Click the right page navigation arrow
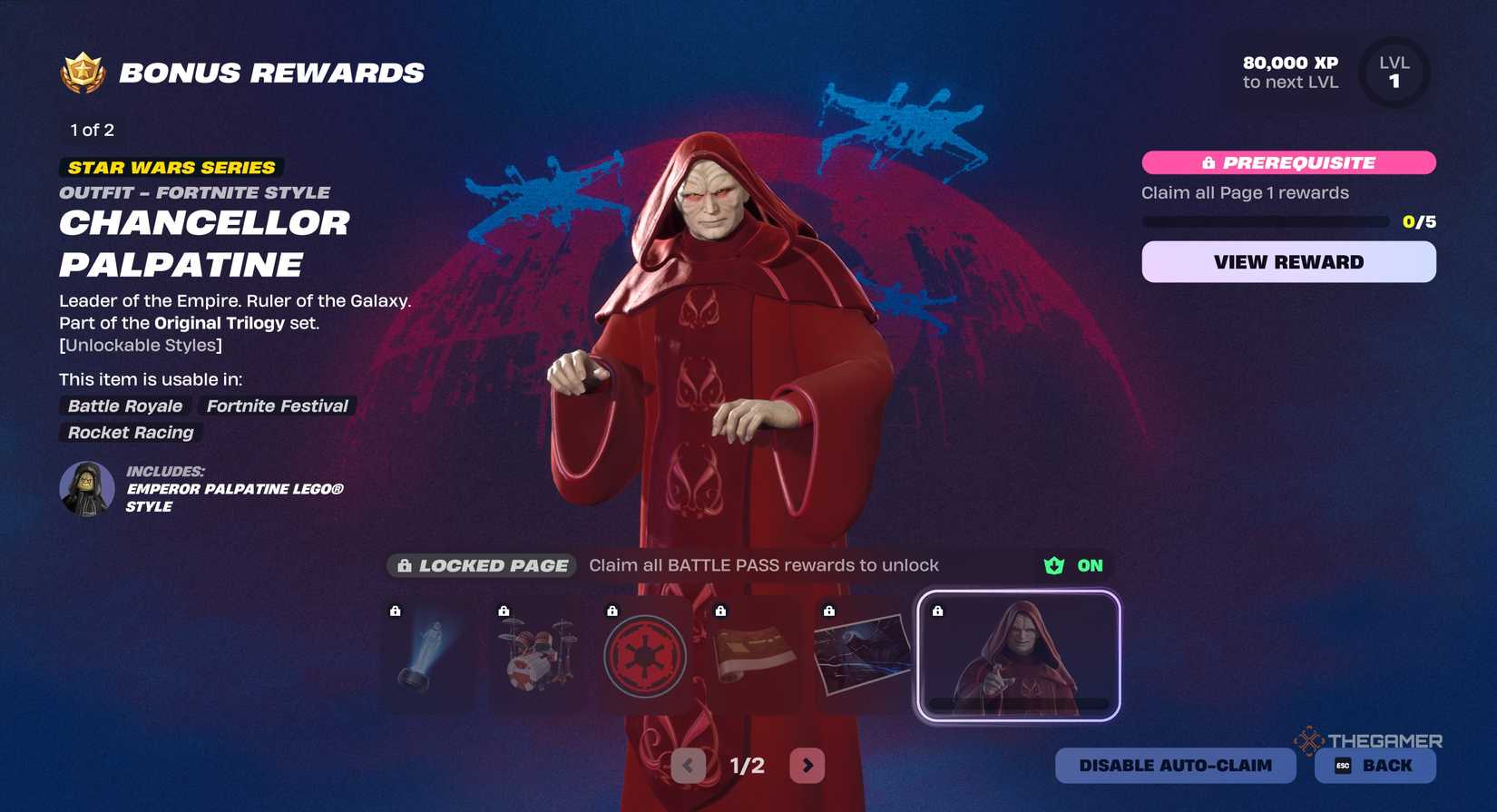Viewport: 1497px width, 812px height. [806, 766]
